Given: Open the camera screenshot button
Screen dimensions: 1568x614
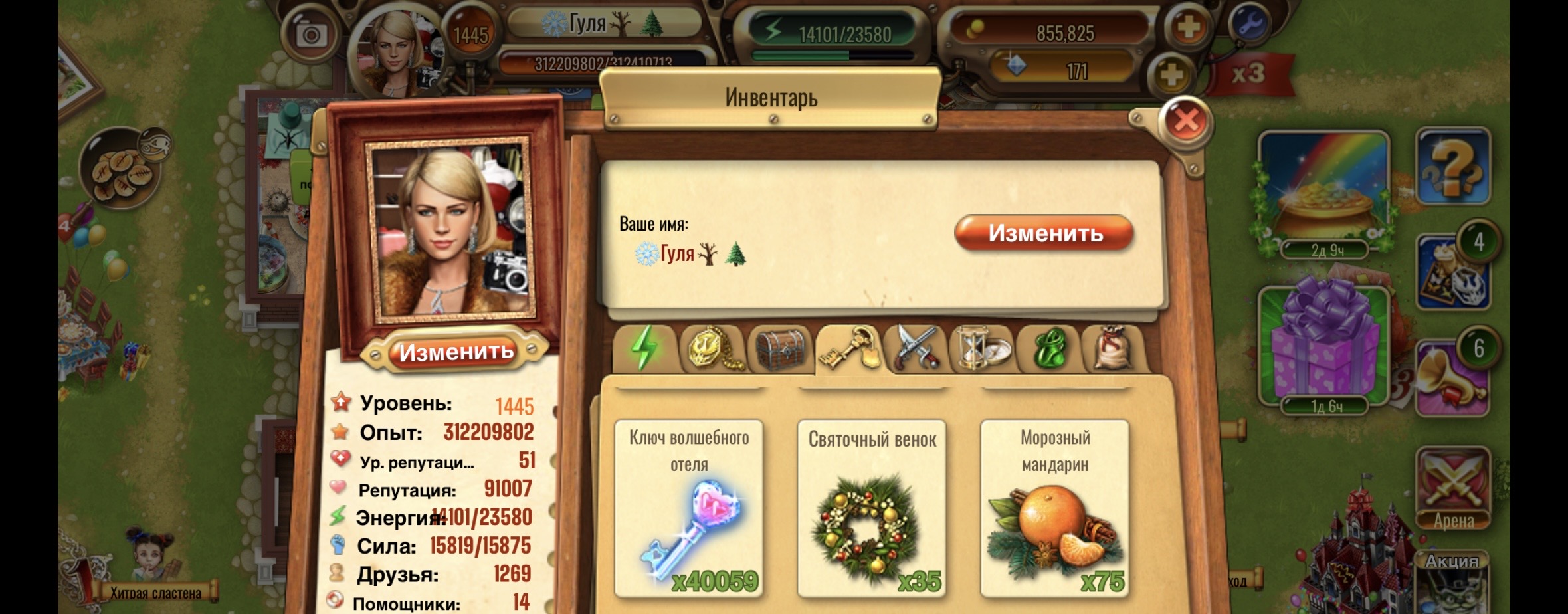Looking at the screenshot, I should point(310,35).
